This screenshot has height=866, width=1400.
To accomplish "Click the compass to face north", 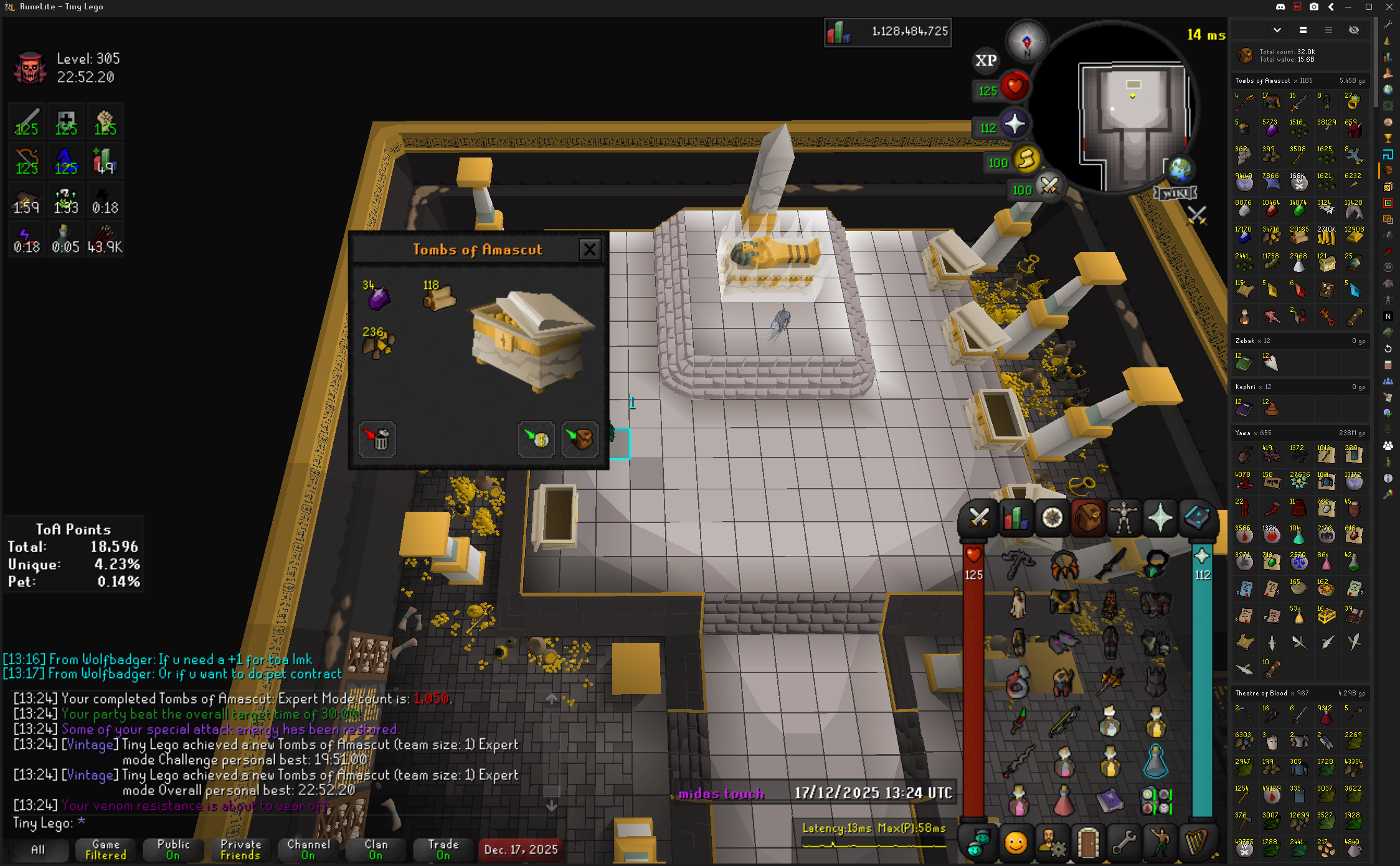I will pyautogui.click(x=1026, y=42).
